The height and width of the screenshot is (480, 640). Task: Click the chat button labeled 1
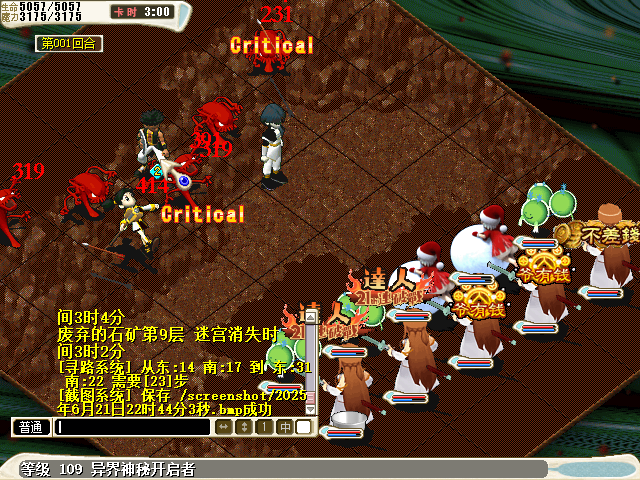coord(264,427)
